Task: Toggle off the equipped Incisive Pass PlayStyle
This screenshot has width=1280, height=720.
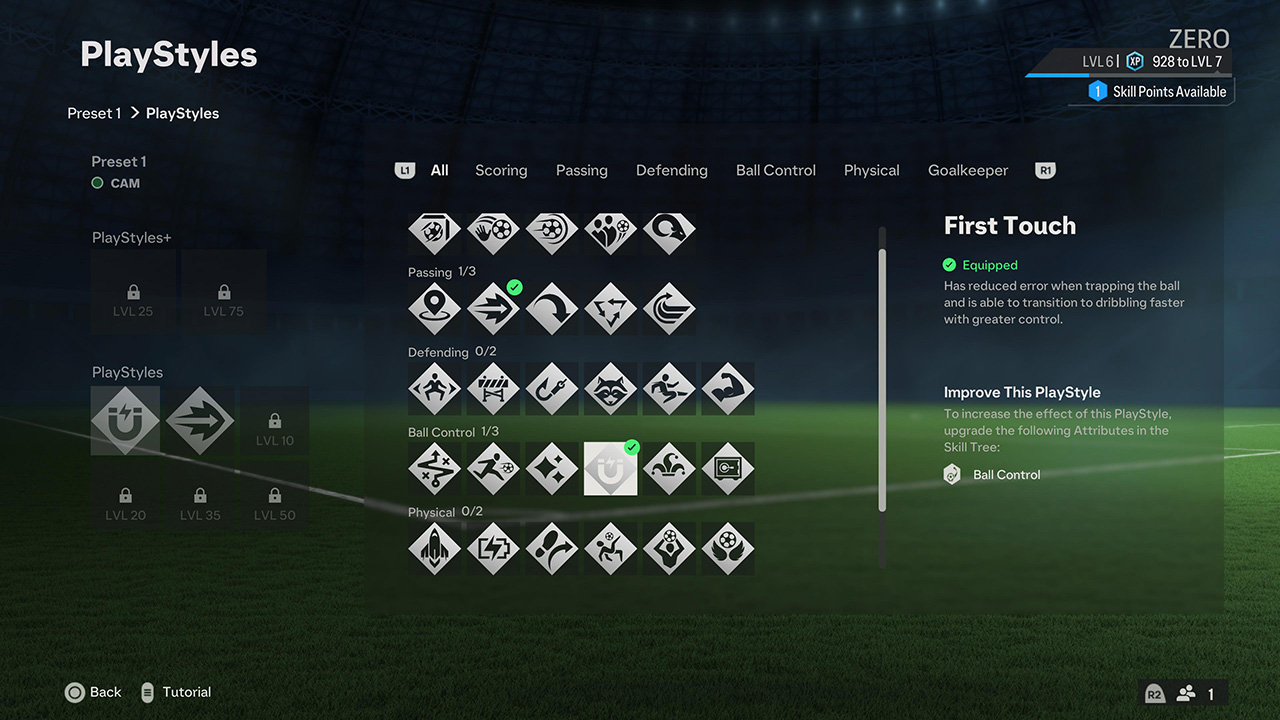Action: pyautogui.click(x=493, y=308)
